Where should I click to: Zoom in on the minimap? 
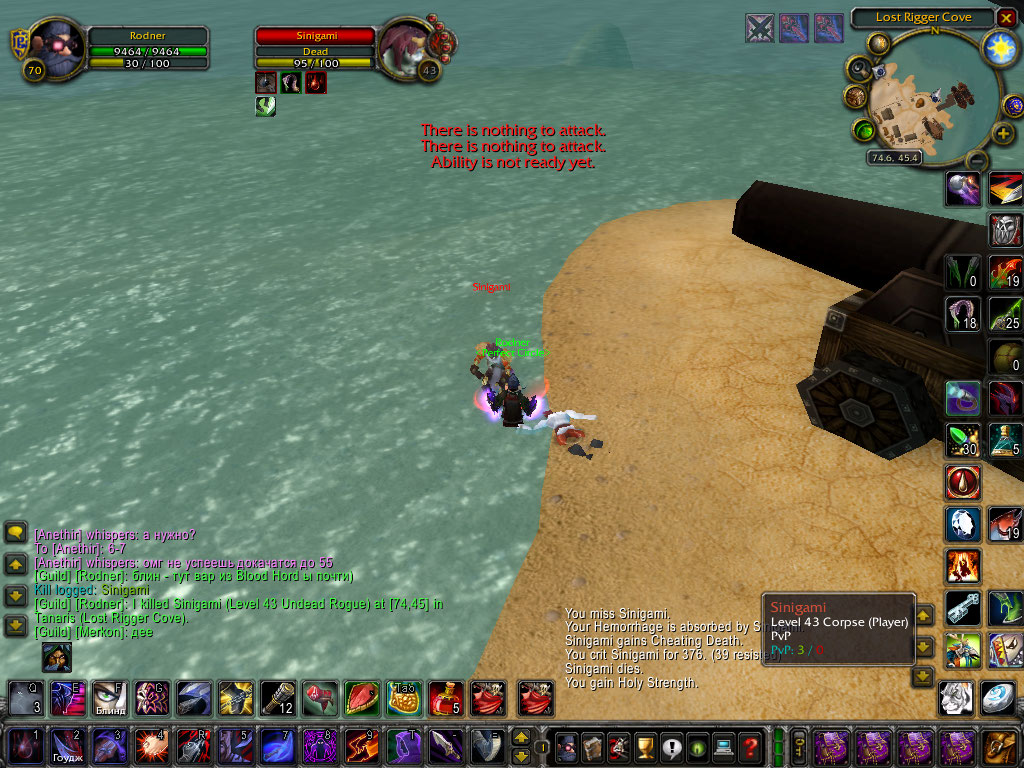[1003, 133]
